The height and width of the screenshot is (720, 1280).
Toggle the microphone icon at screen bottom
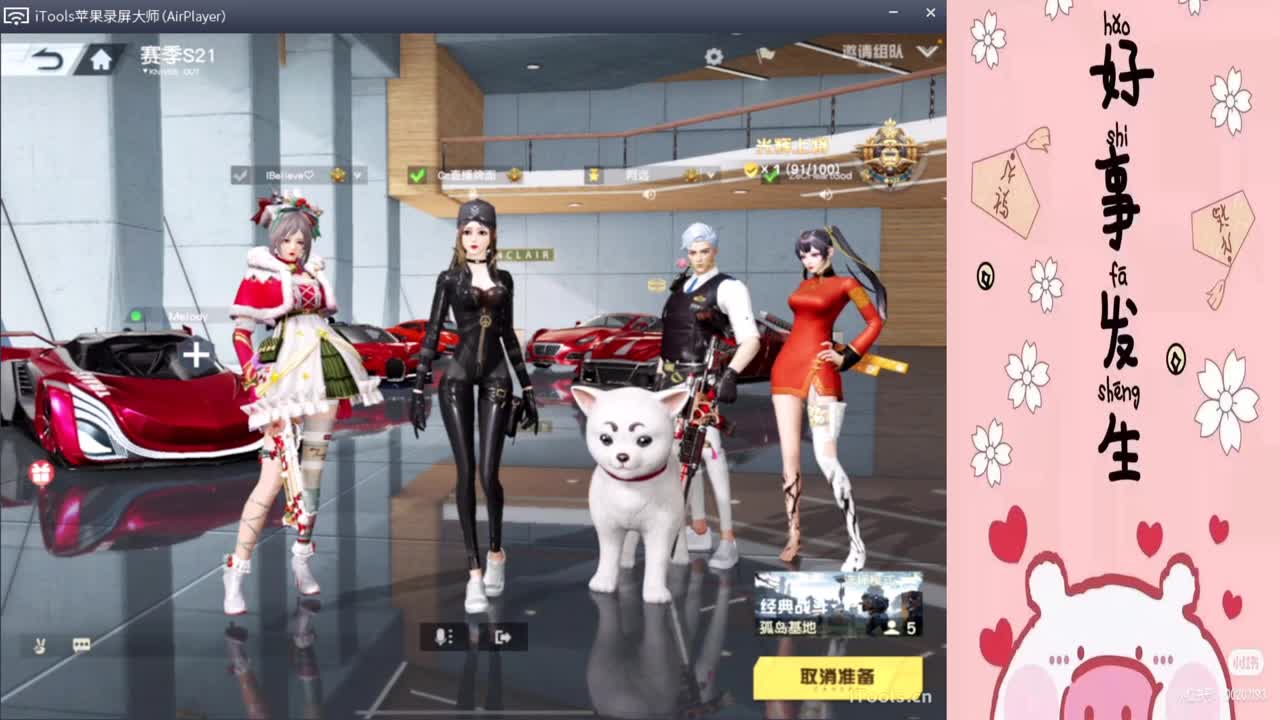click(440, 636)
